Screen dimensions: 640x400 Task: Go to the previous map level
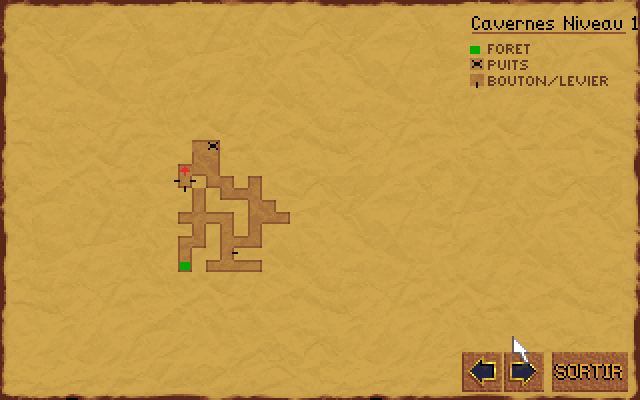click(x=482, y=372)
